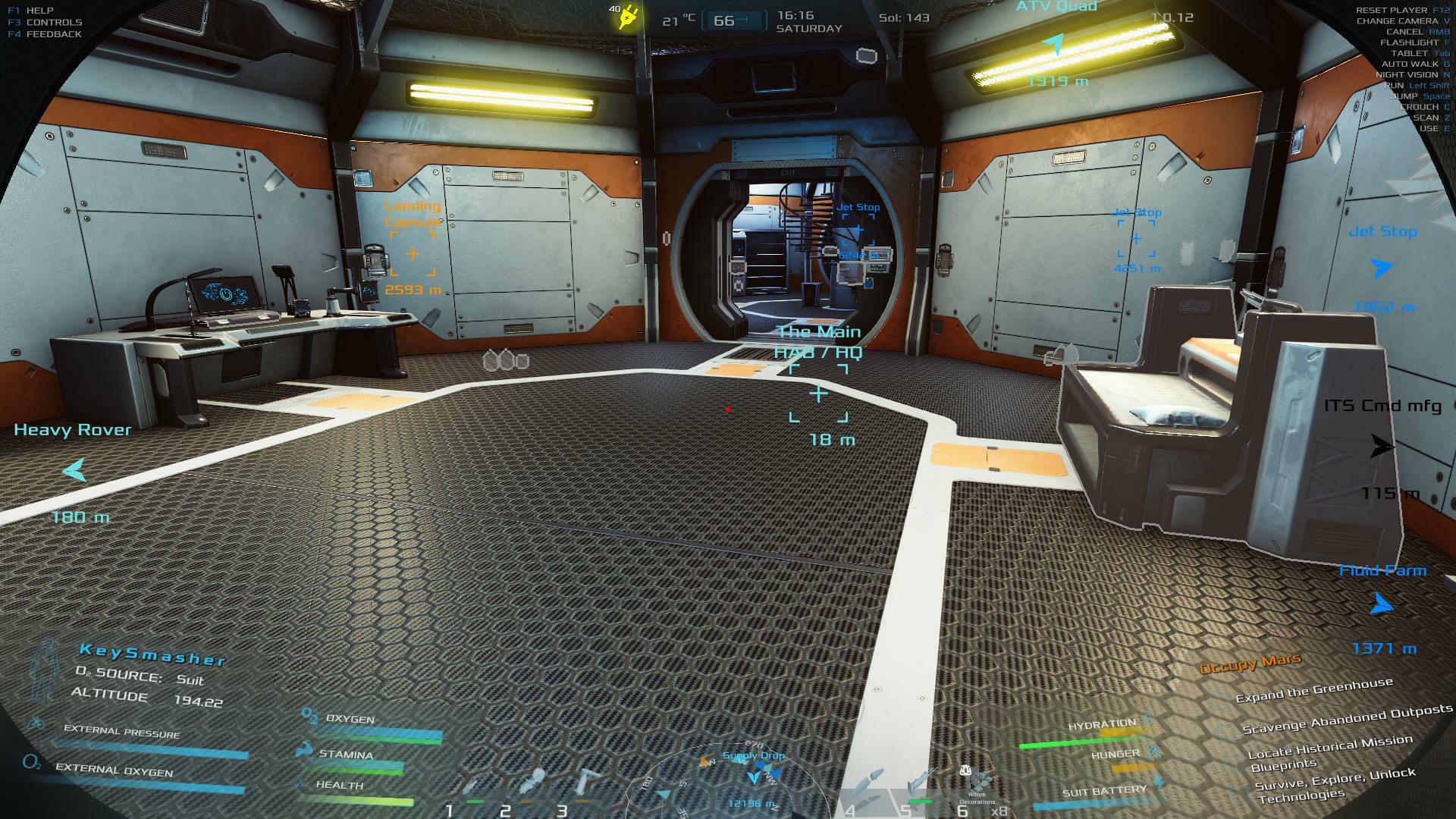Click the ATV Quad waypoint arrow
This screenshot has height=819, width=1456.
[x=1054, y=45]
